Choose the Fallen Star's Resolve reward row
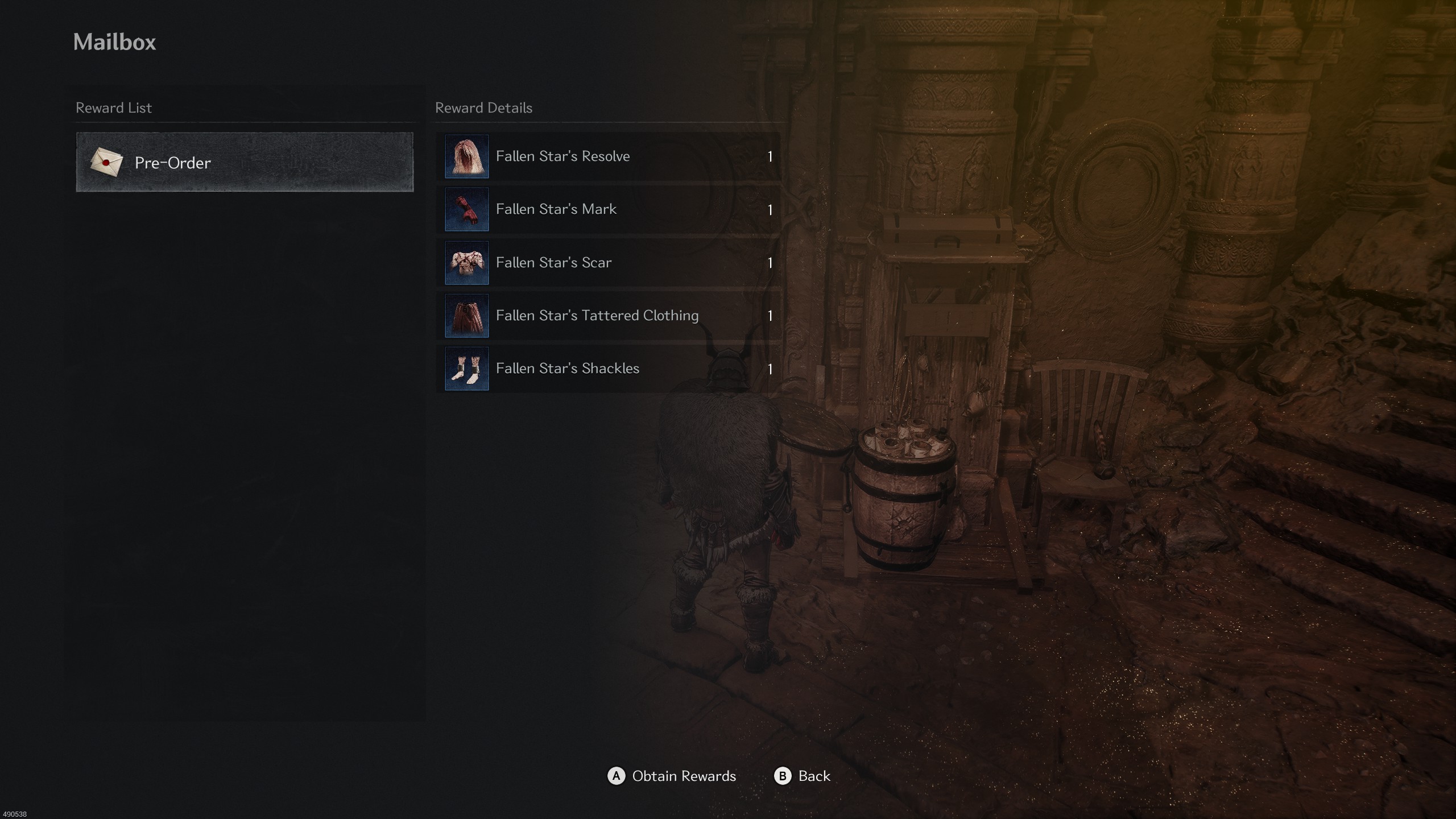1456x819 pixels. pos(607,156)
